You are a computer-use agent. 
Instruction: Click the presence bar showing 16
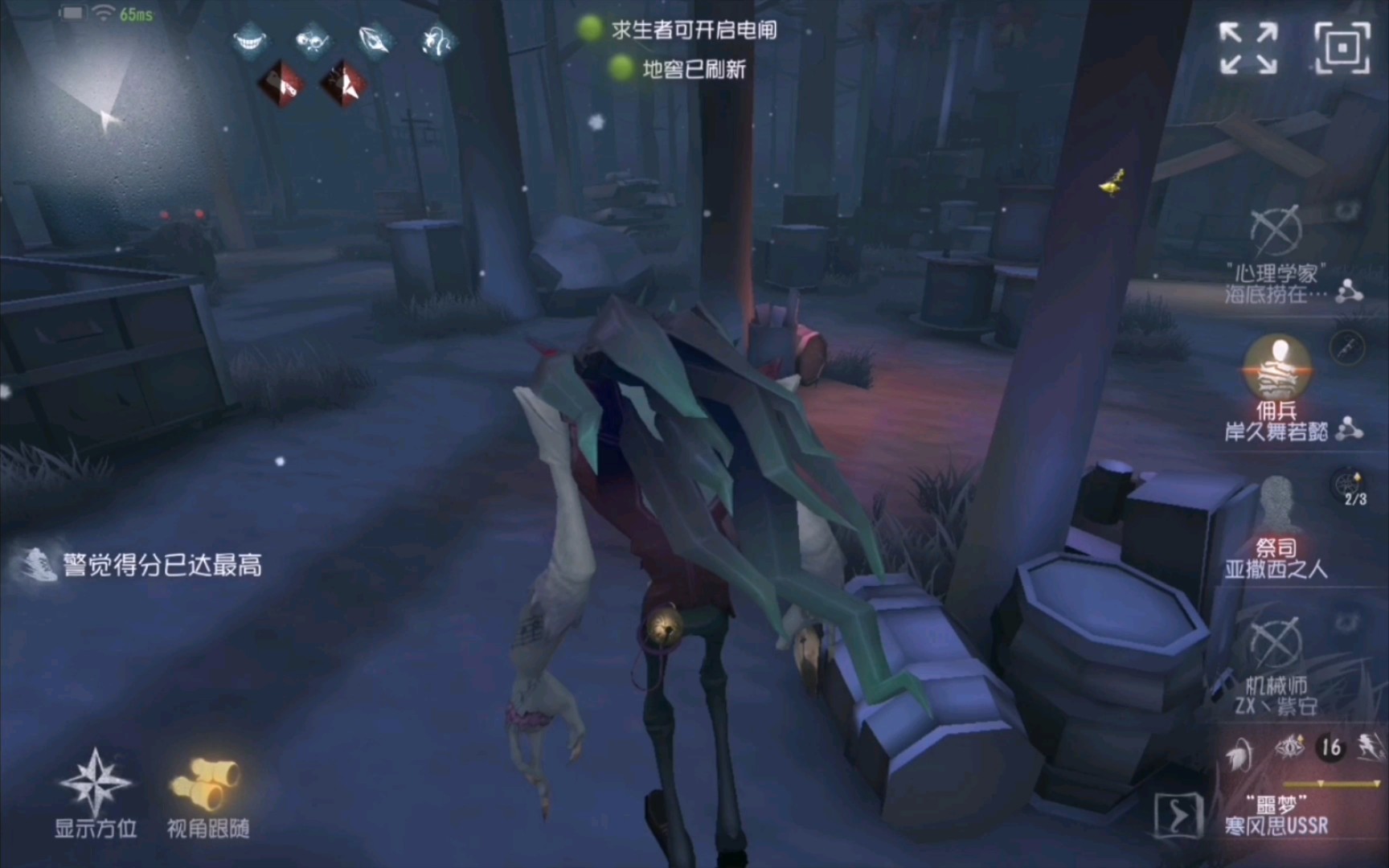(x=1332, y=747)
